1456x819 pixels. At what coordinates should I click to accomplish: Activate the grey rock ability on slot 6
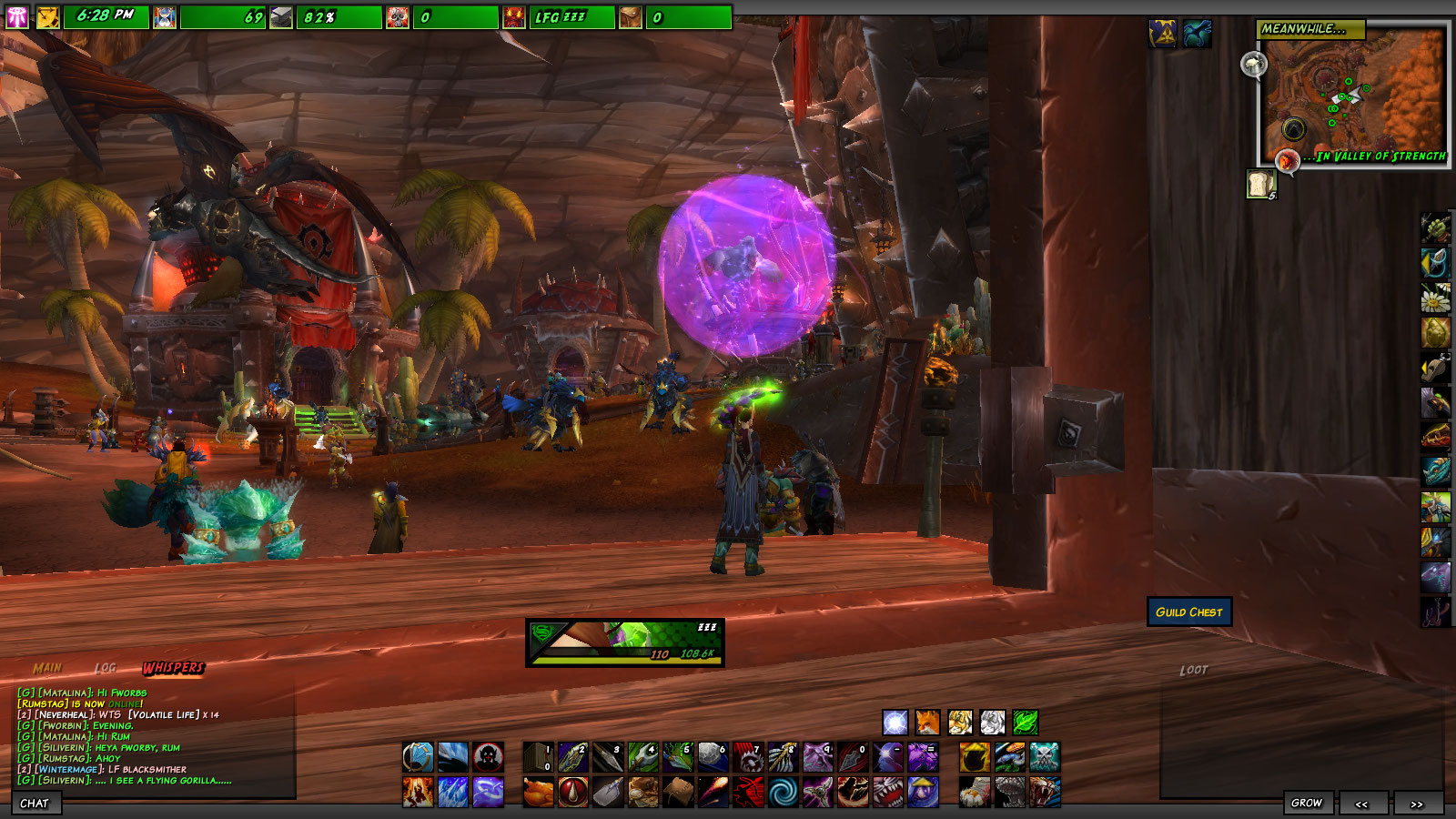[713, 756]
